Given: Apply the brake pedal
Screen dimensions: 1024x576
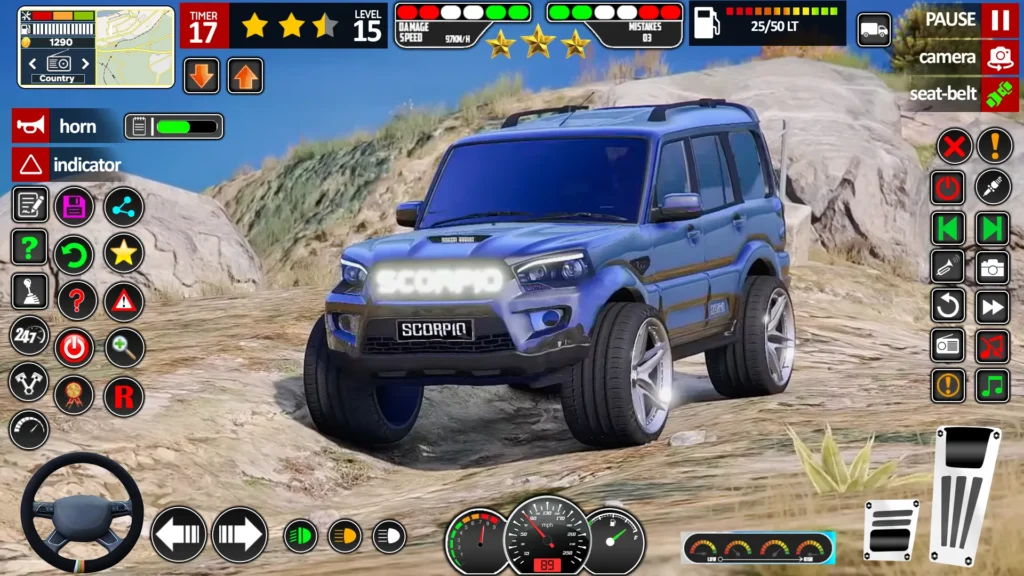Looking at the screenshot, I should point(890,528).
